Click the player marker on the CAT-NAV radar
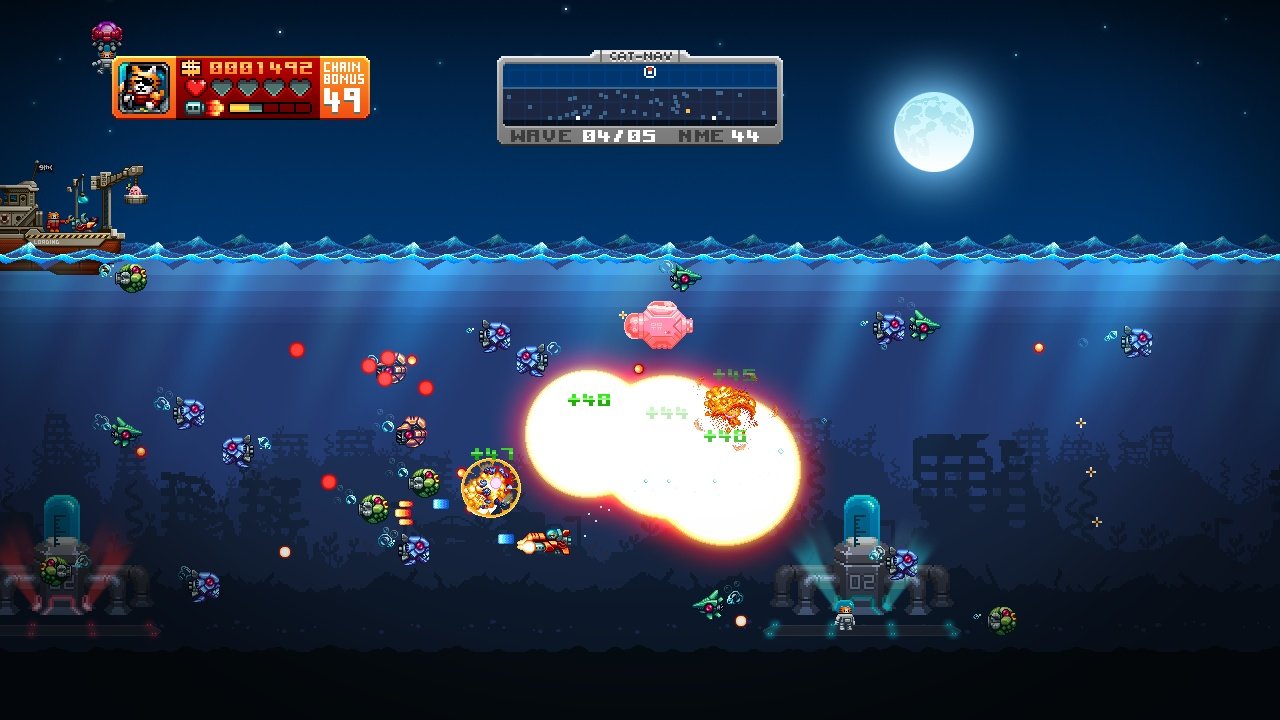The image size is (1280, 720). click(x=650, y=72)
